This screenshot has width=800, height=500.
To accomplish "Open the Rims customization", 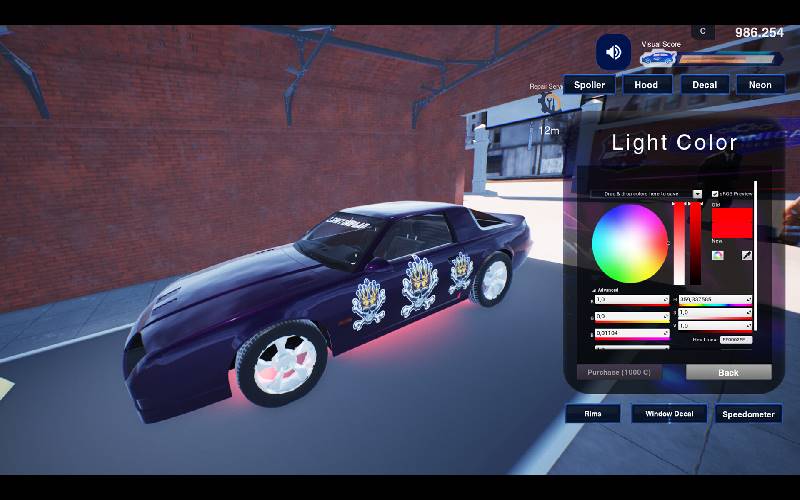I will (x=592, y=413).
